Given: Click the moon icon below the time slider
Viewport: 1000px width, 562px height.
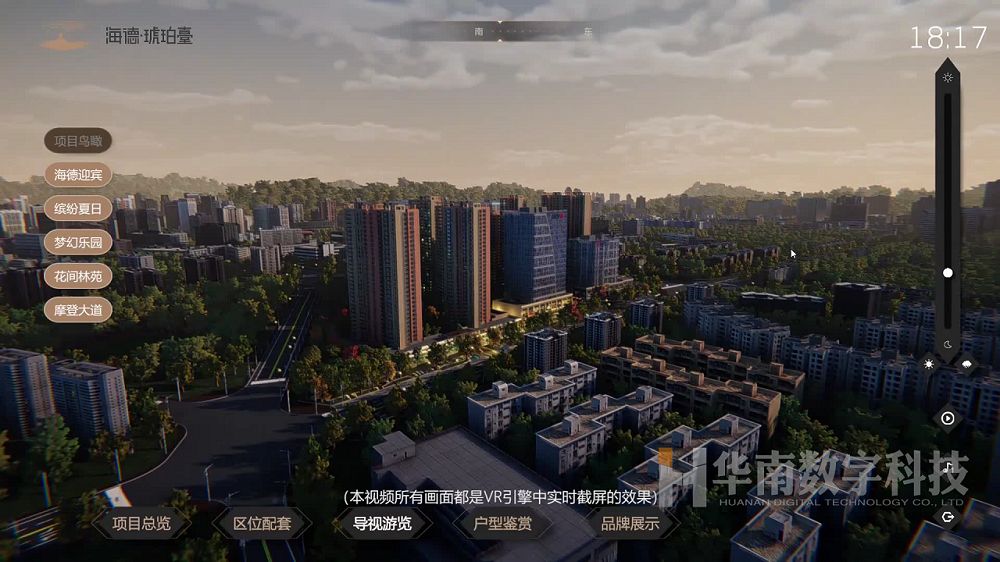Looking at the screenshot, I should (948, 344).
